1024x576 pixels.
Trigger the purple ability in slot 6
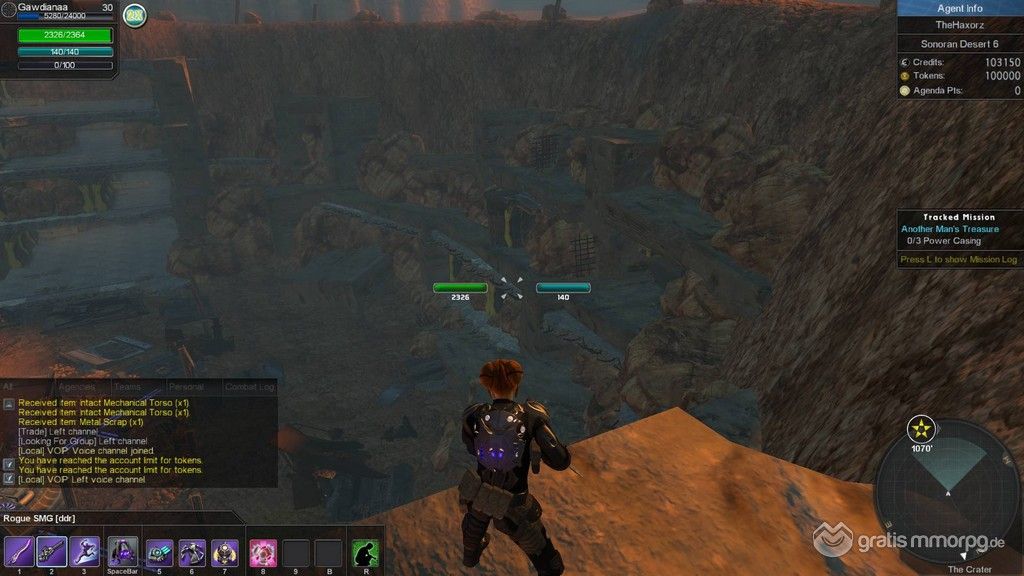[192, 552]
